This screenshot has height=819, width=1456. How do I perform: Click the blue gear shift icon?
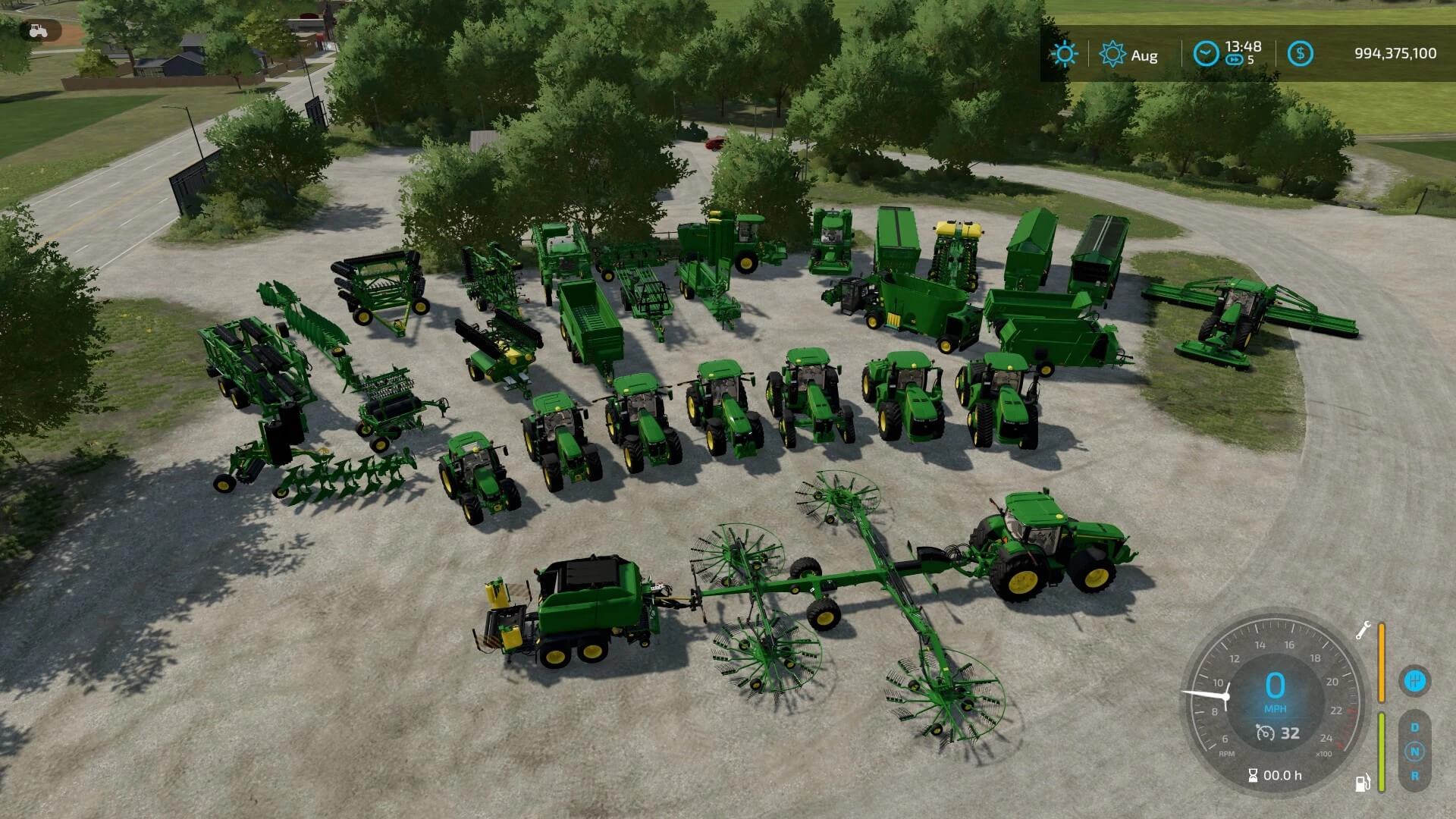pyautogui.click(x=1414, y=680)
